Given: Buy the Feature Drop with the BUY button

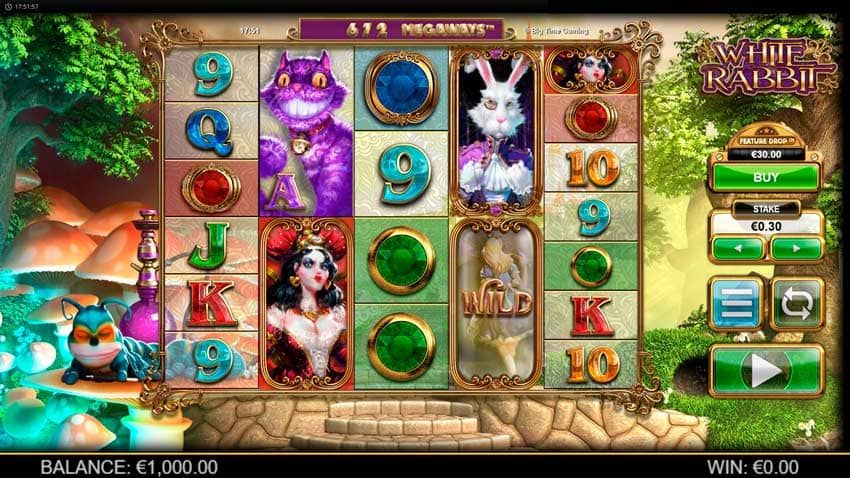Looking at the screenshot, I should pyautogui.click(x=765, y=177).
